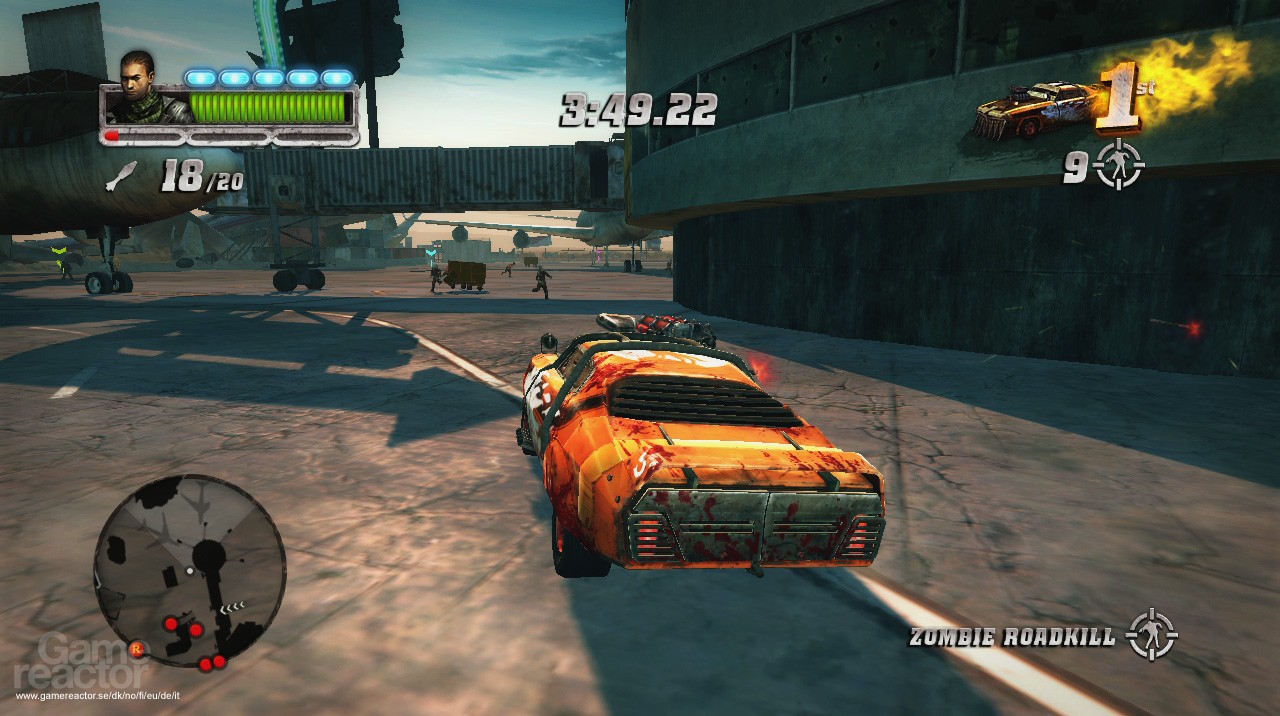The width and height of the screenshot is (1280, 716).
Task: Click the rival car icon beside position
Action: [x=1033, y=110]
